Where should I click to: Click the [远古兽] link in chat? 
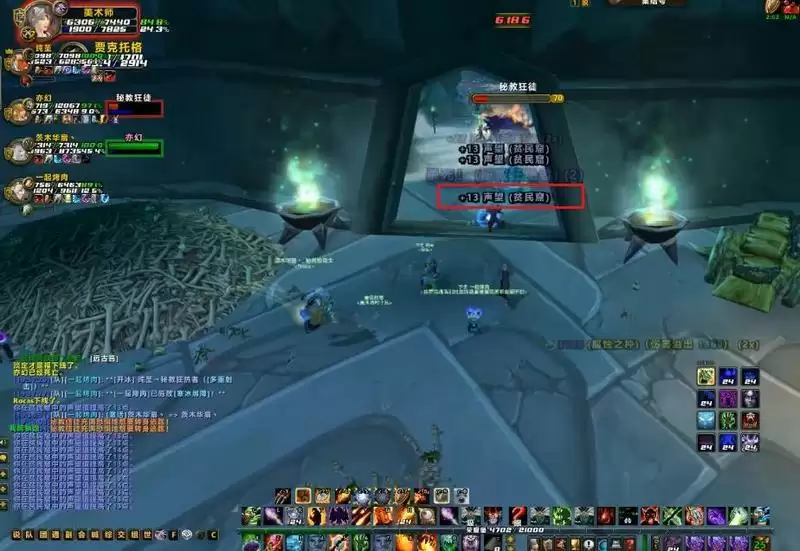(103, 357)
